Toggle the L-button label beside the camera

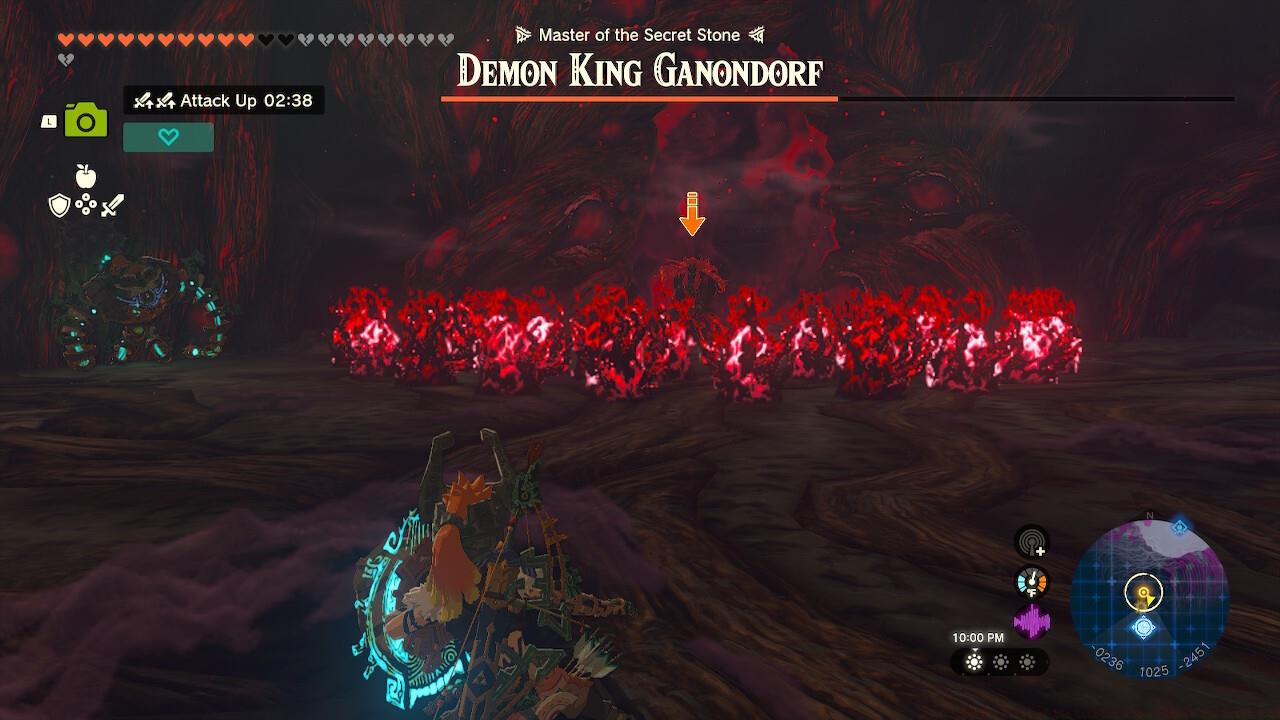pos(47,119)
